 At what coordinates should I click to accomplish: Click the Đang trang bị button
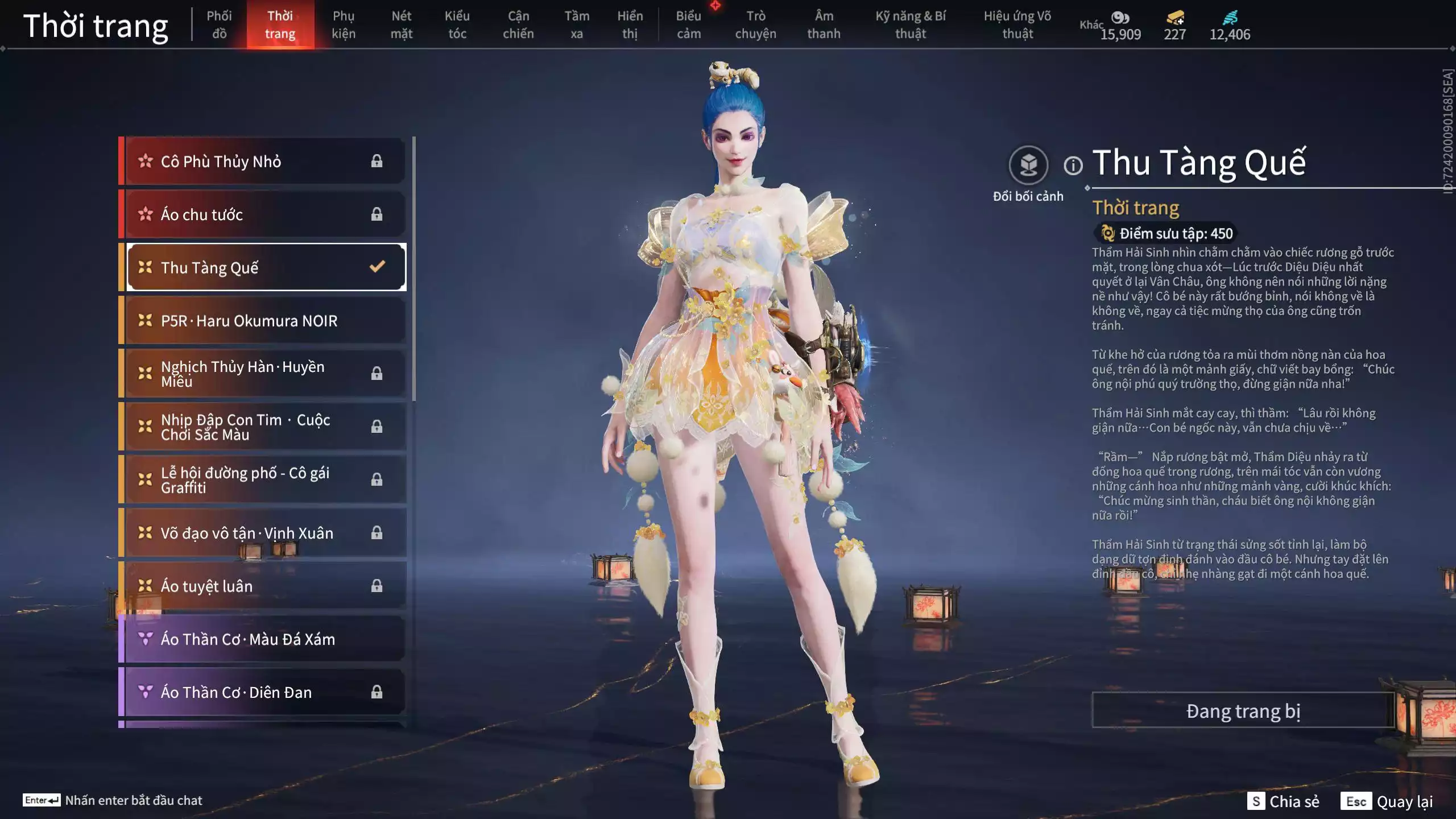[x=1243, y=711]
